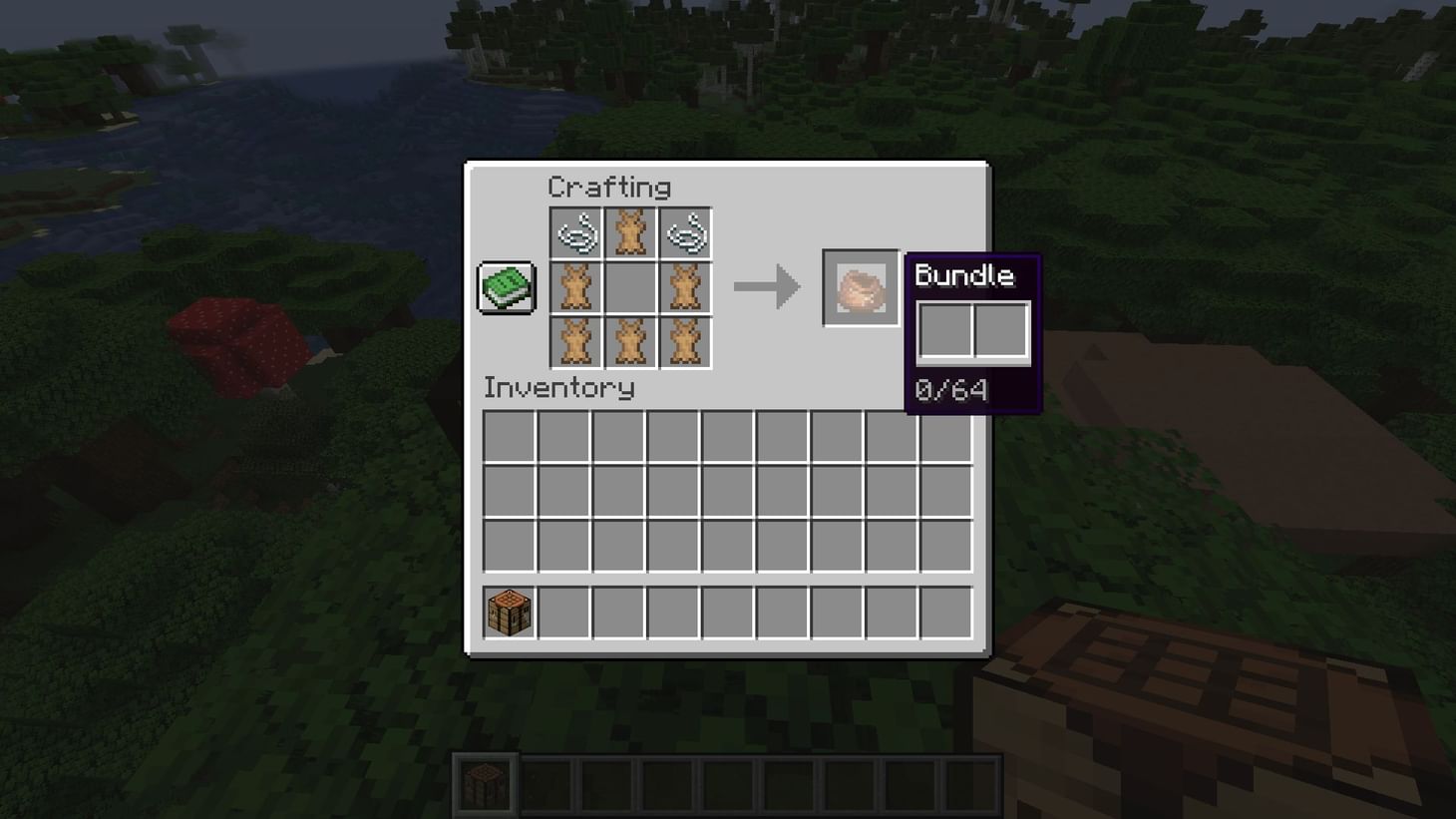
Task: Open the recipe book with the green book icon
Action: (506, 287)
